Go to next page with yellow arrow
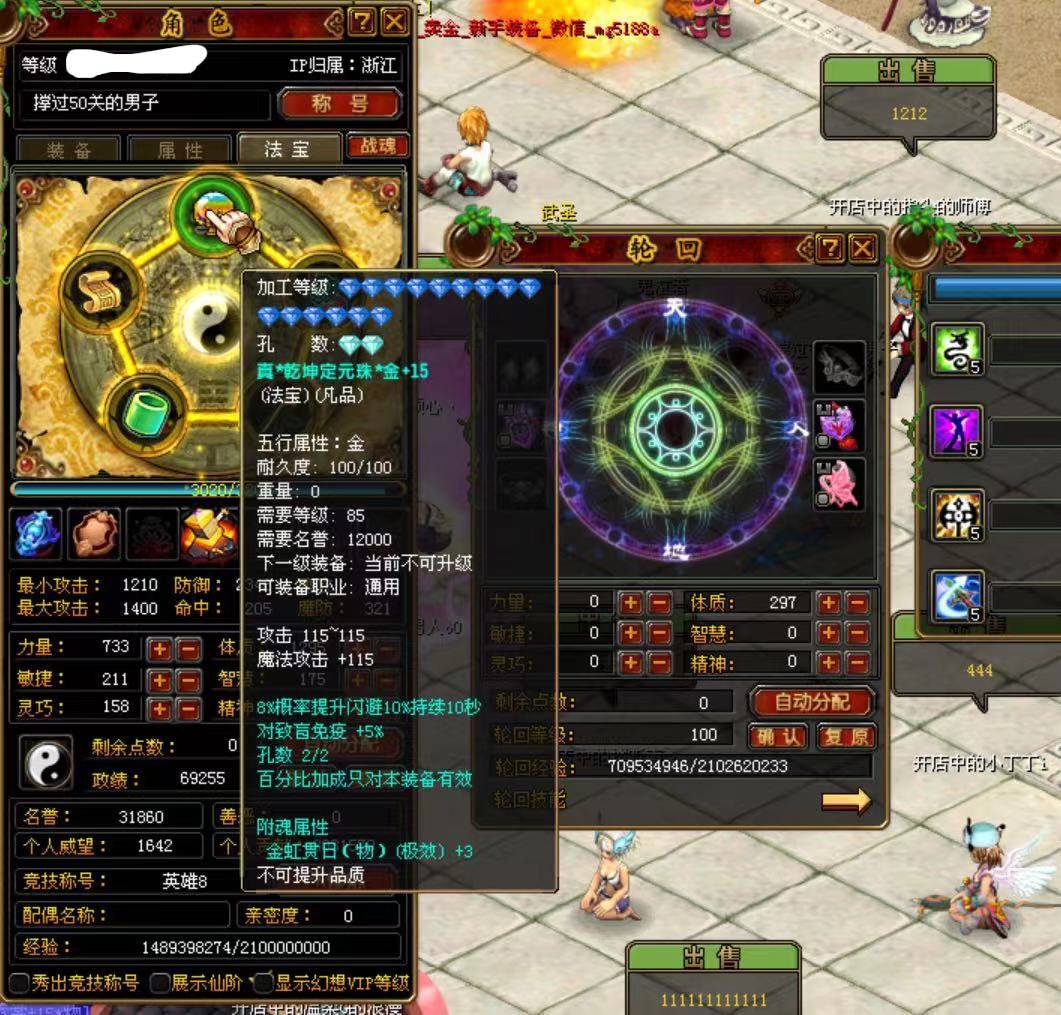Image resolution: width=1061 pixels, height=1015 pixels. coord(846,800)
